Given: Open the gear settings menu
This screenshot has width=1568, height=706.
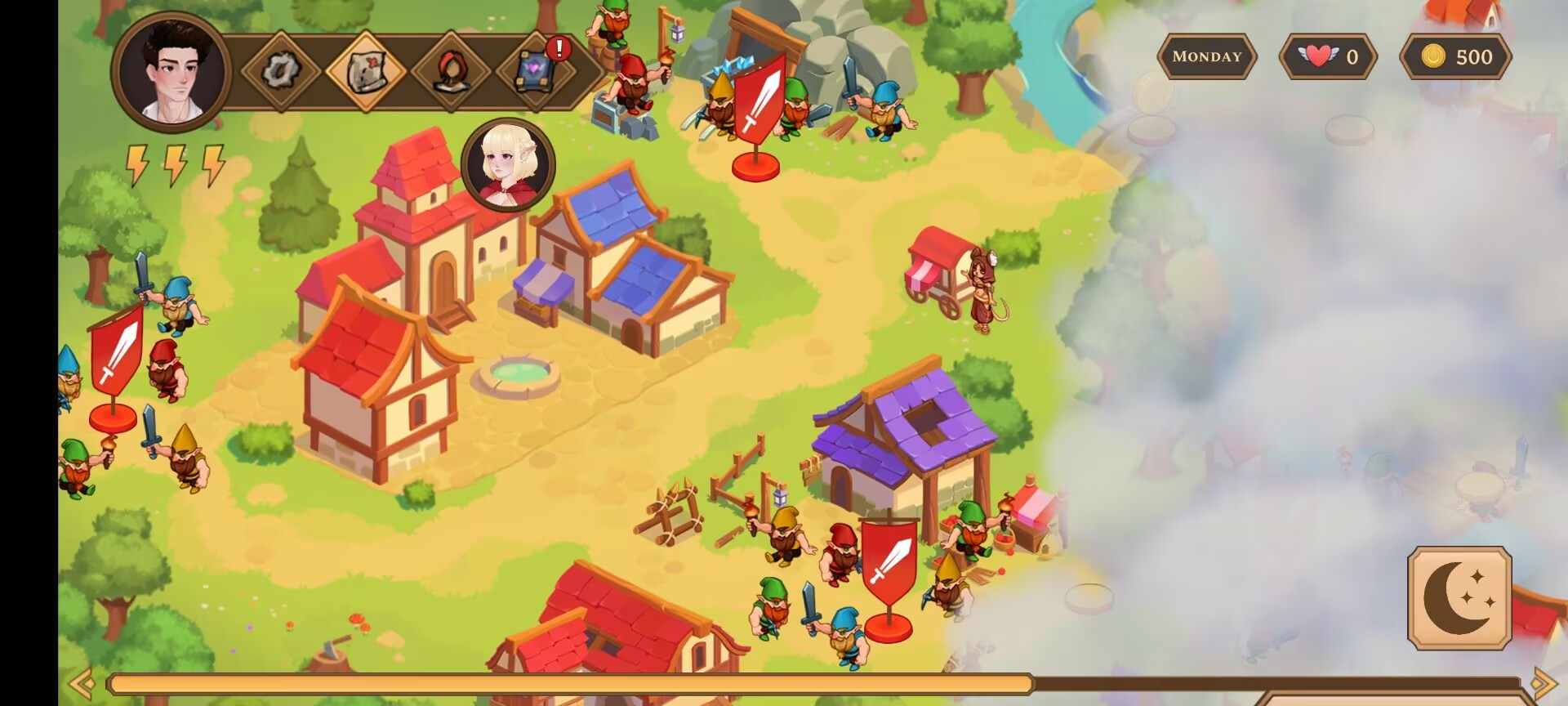Looking at the screenshot, I should coord(279,70).
